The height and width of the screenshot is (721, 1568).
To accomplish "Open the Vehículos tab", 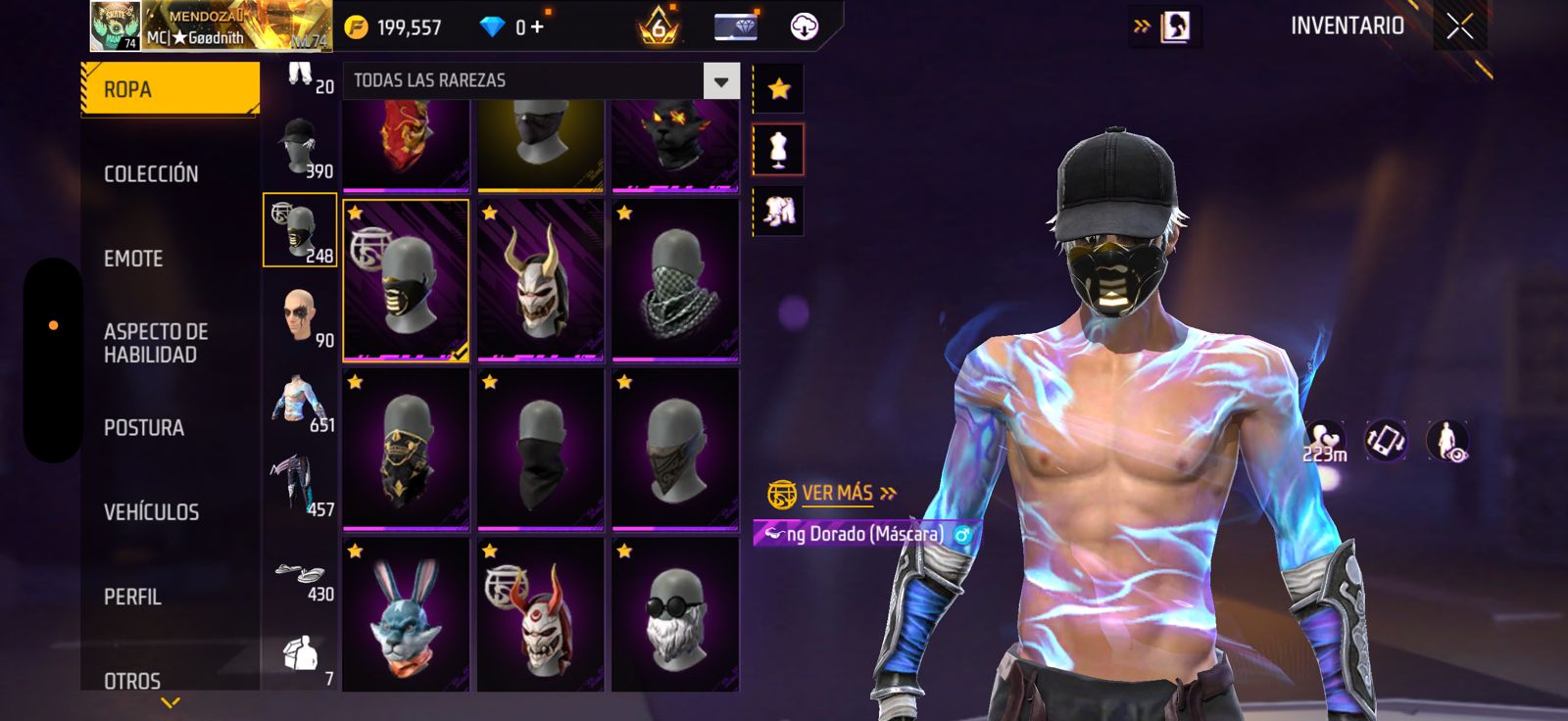I will [x=151, y=511].
